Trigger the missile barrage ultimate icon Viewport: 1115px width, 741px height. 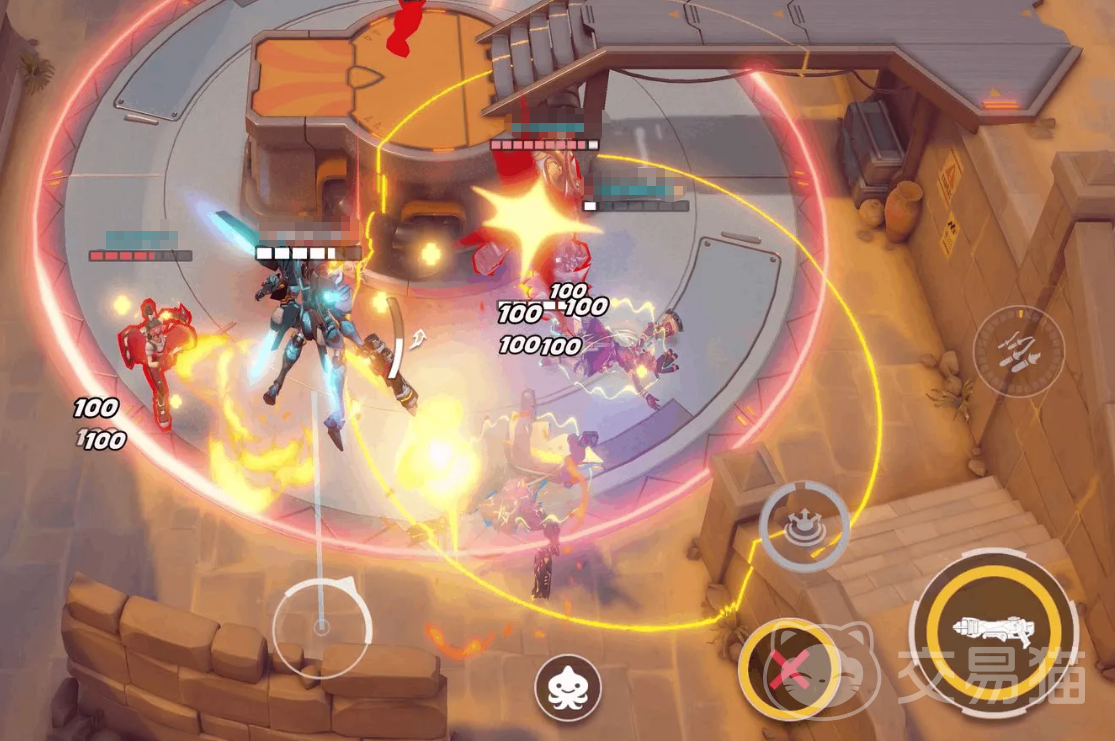click(1018, 351)
